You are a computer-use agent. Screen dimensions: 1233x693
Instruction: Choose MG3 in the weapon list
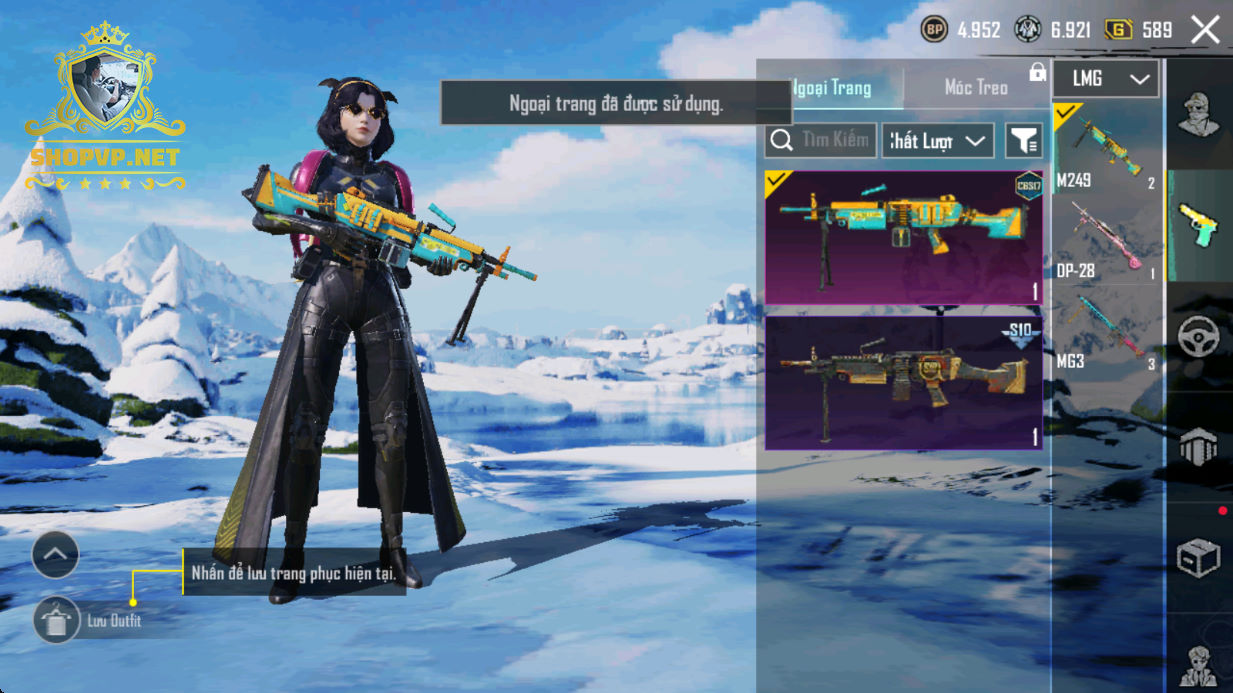1104,330
